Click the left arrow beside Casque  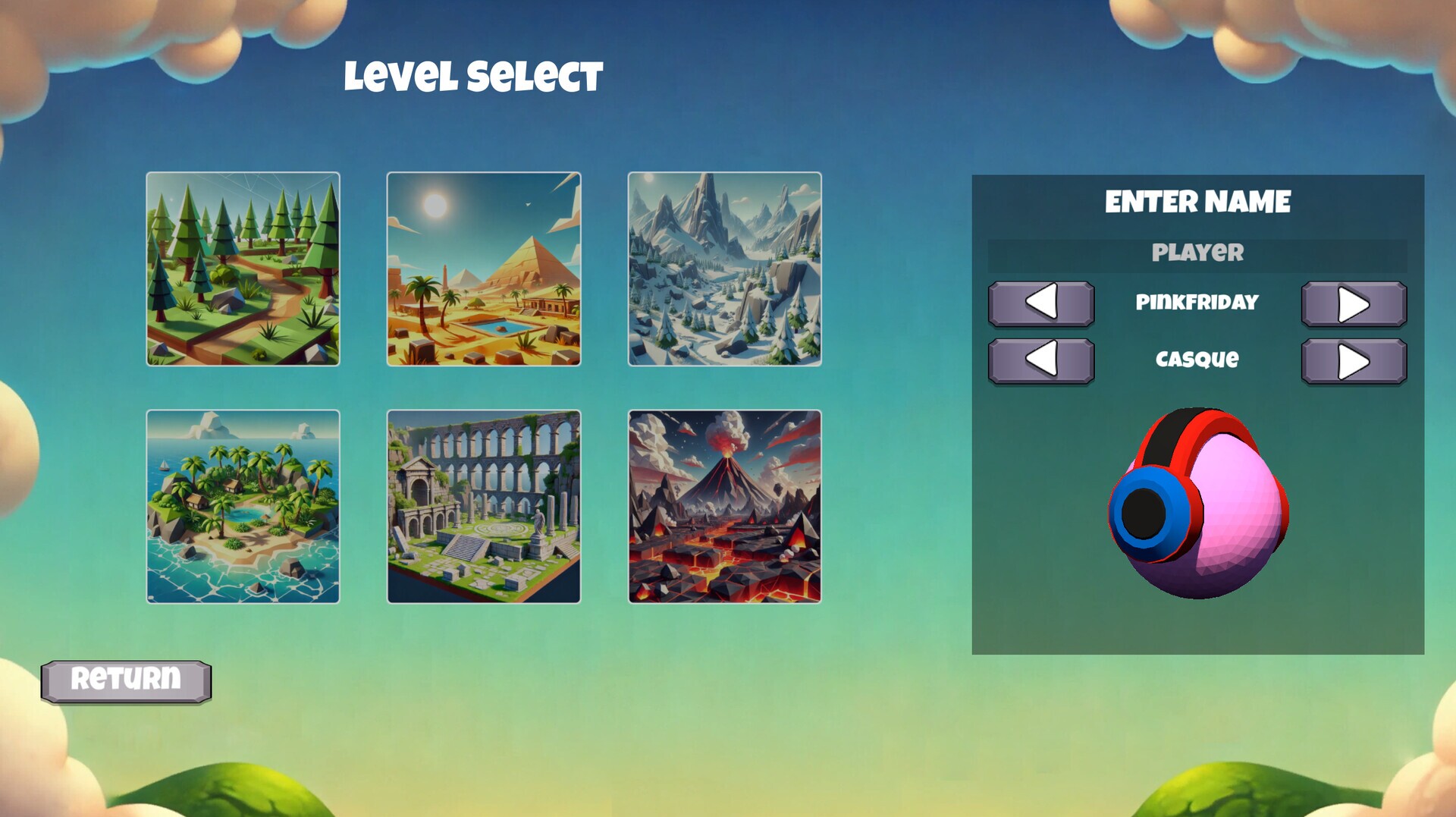tap(1041, 360)
